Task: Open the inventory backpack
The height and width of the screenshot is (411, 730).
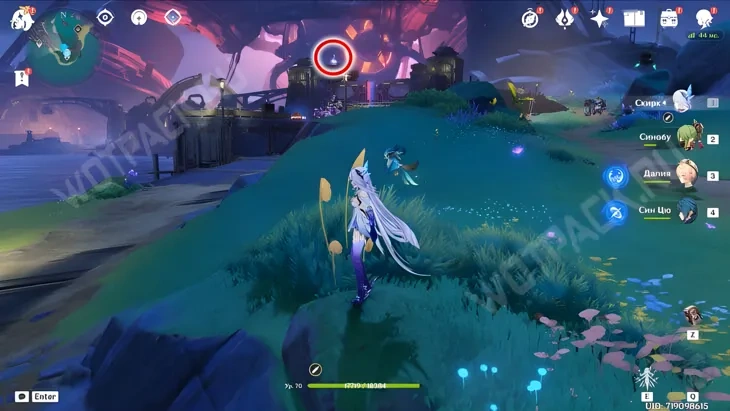Action: click(x=669, y=18)
